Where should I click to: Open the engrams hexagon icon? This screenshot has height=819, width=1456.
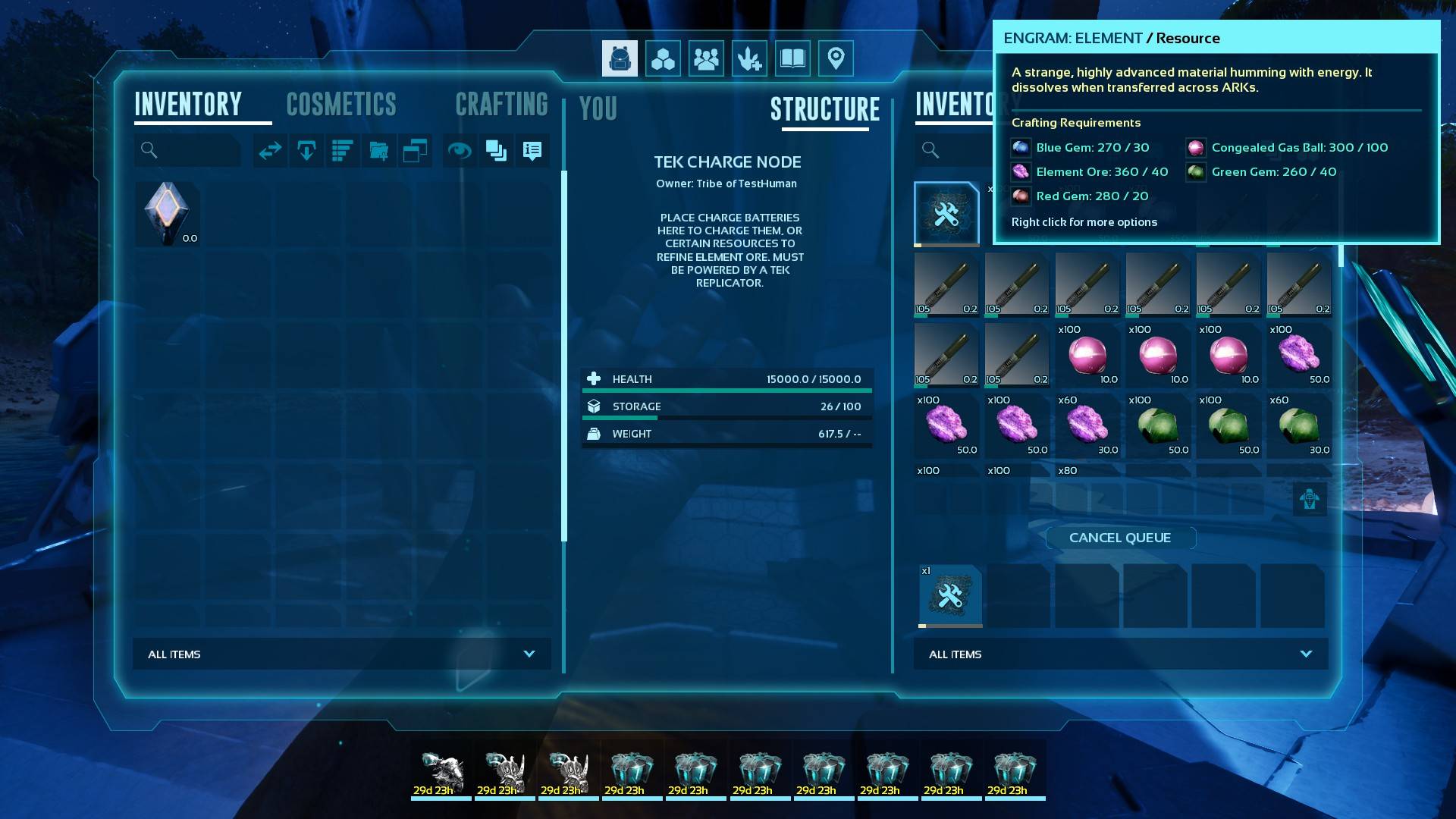[x=663, y=58]
